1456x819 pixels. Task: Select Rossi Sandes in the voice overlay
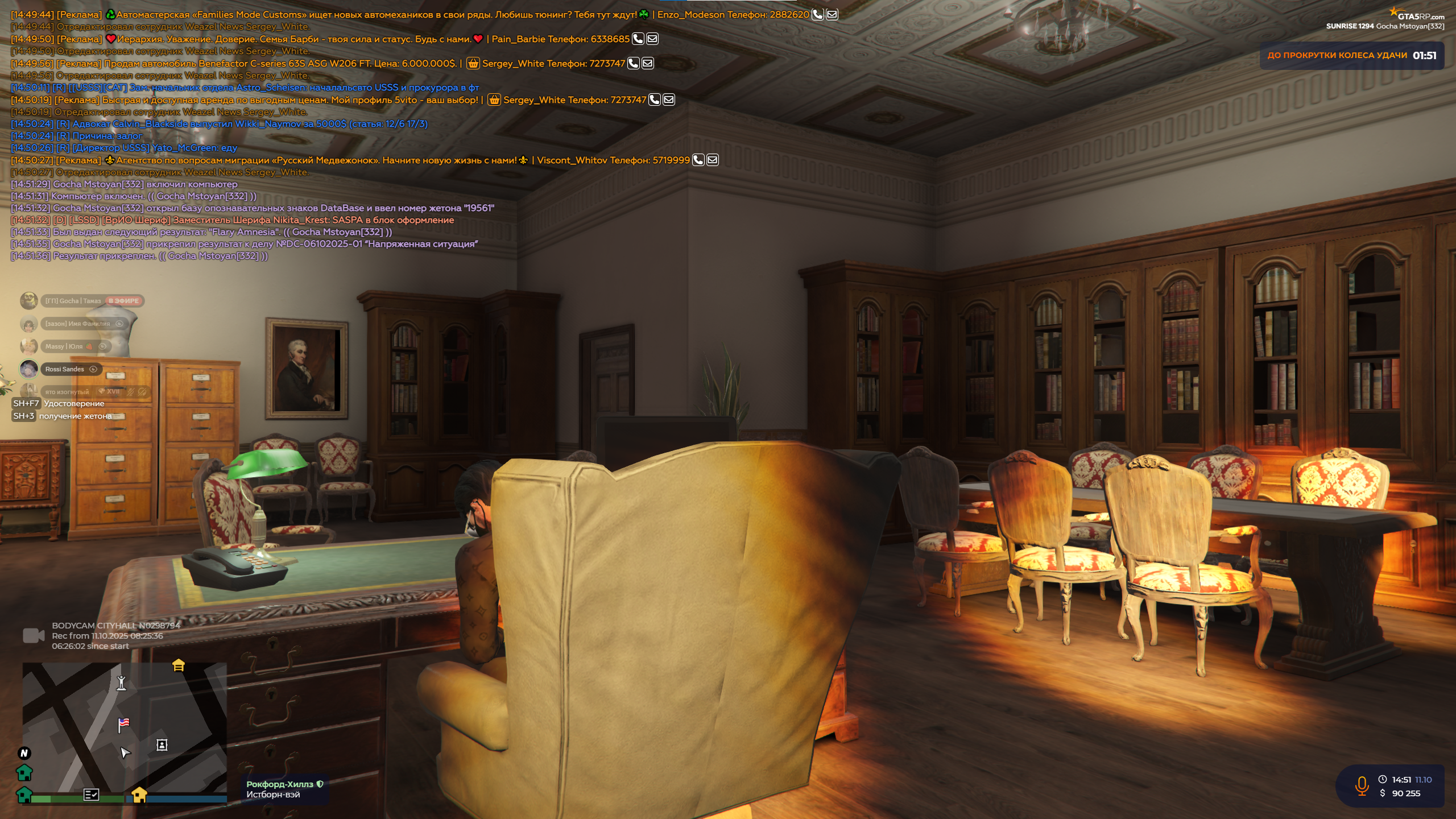point(64,370)
